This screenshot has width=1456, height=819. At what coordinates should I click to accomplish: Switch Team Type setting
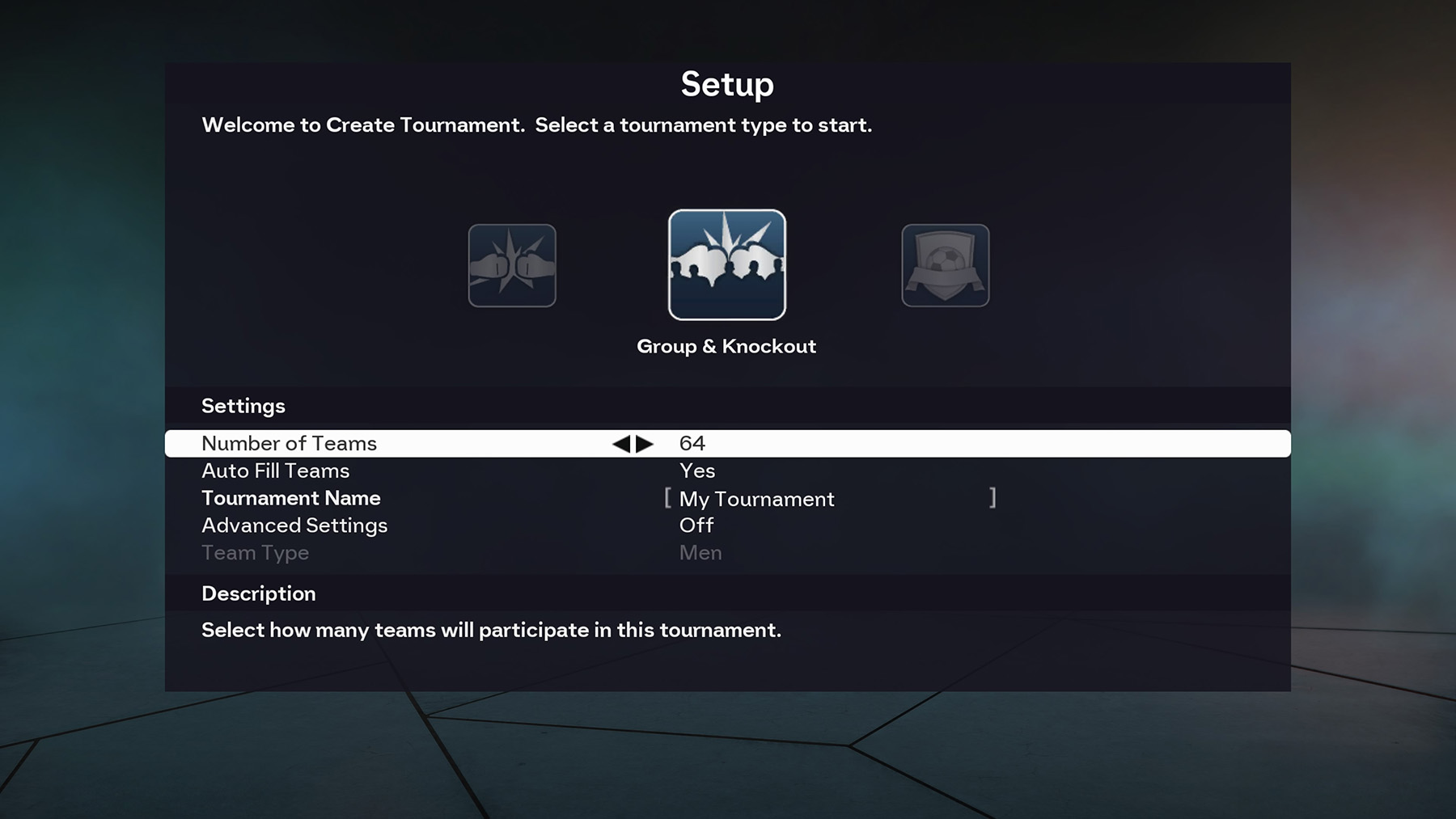tap(700, 552)
